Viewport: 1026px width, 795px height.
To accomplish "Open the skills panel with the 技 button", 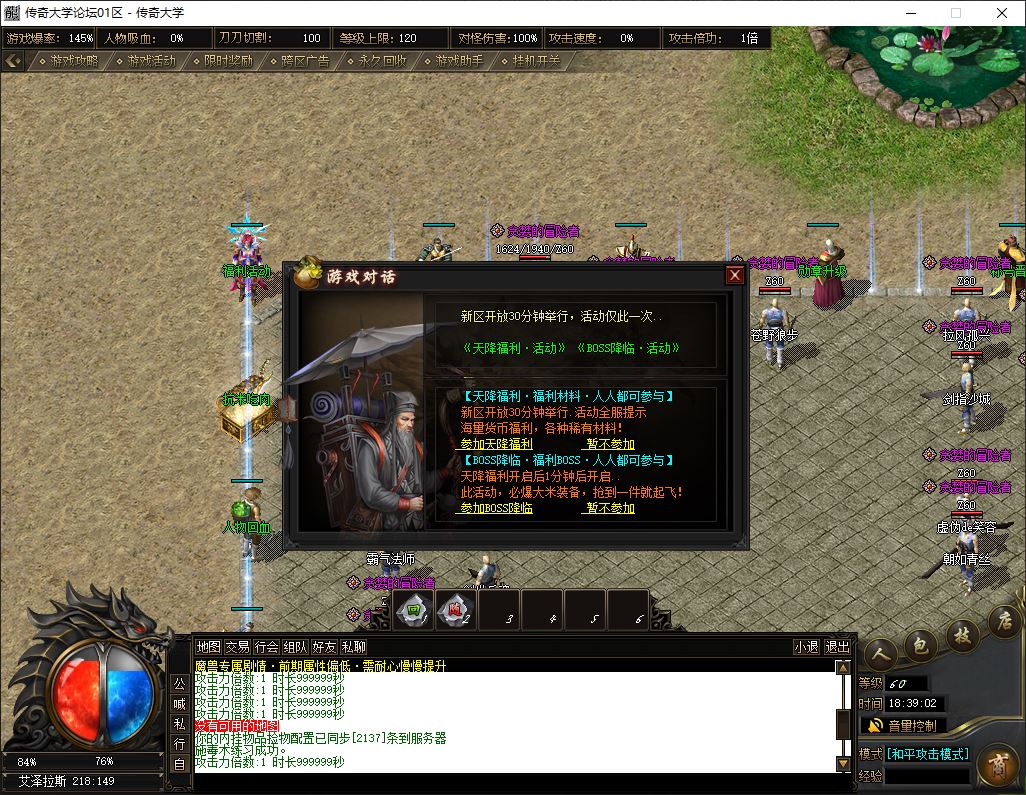I will click(x=962, y=633).
